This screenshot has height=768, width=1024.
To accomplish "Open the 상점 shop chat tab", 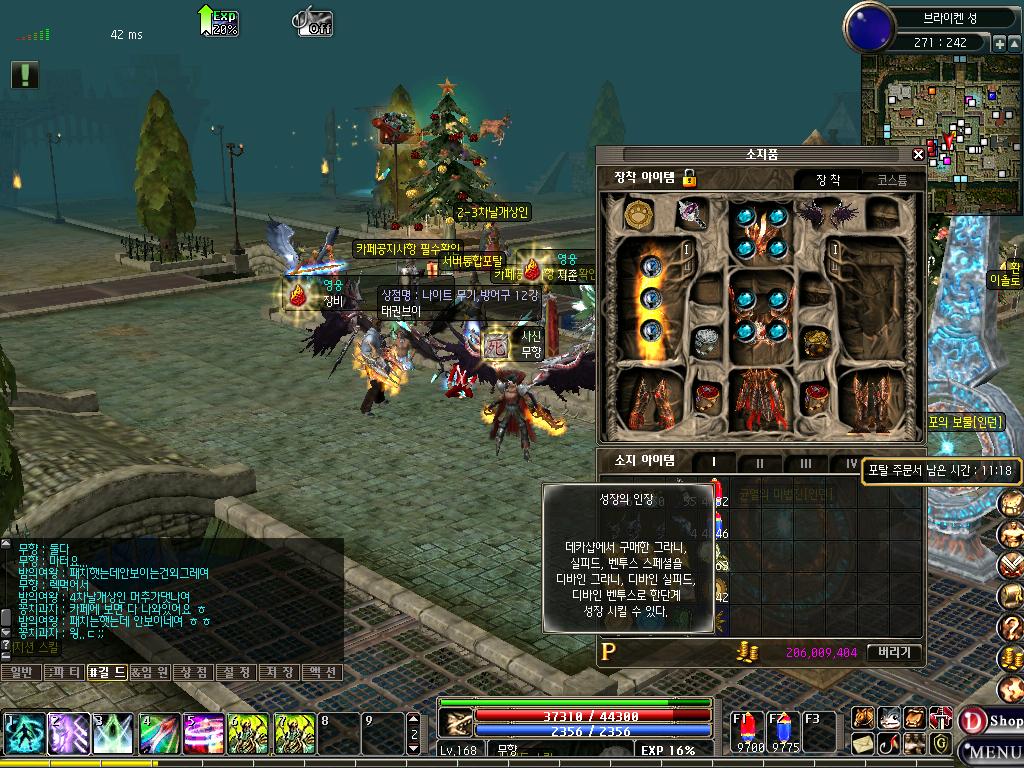I will [x=193, y=672].
